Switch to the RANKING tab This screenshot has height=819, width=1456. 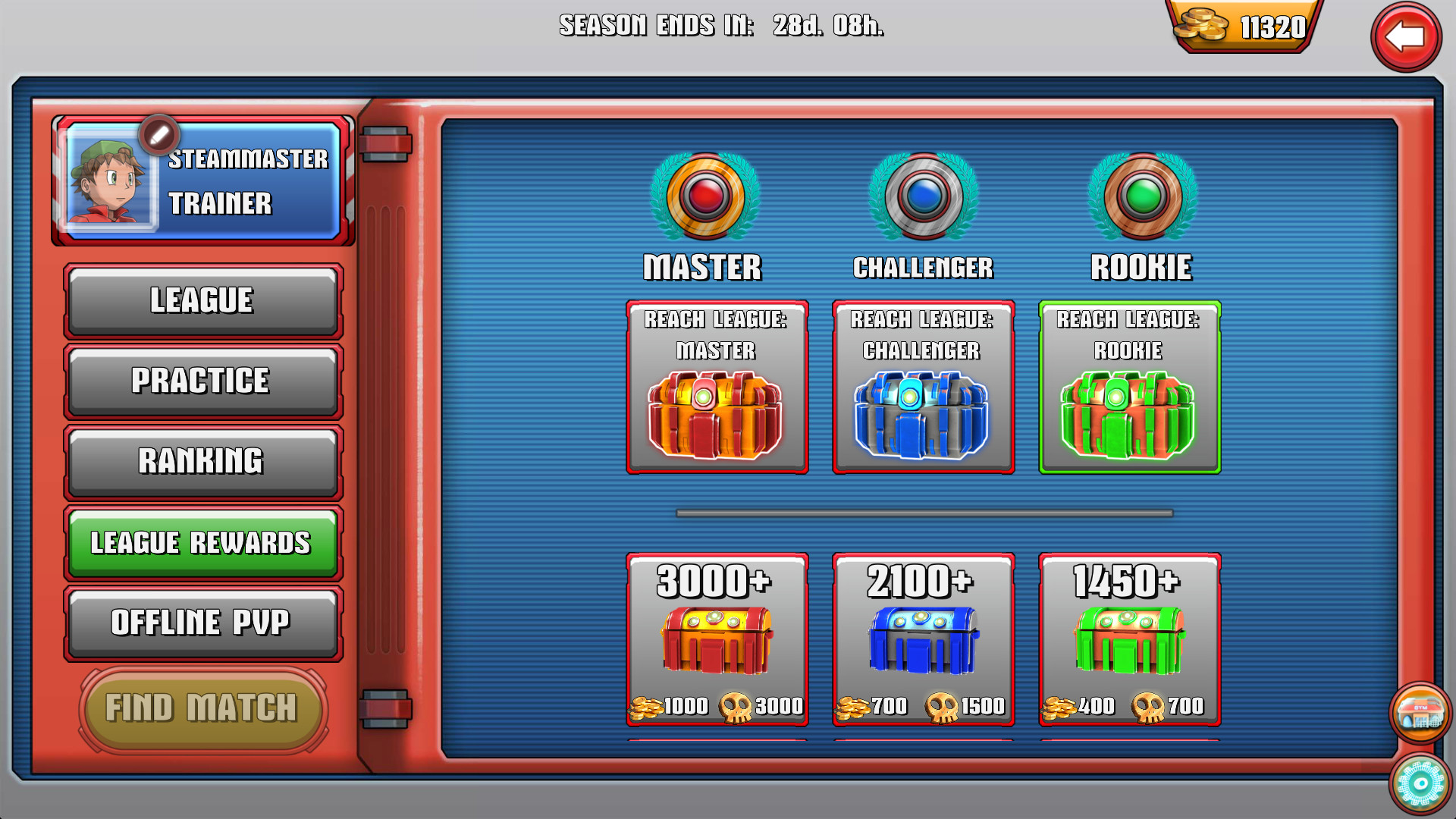[x=202, y=461]
